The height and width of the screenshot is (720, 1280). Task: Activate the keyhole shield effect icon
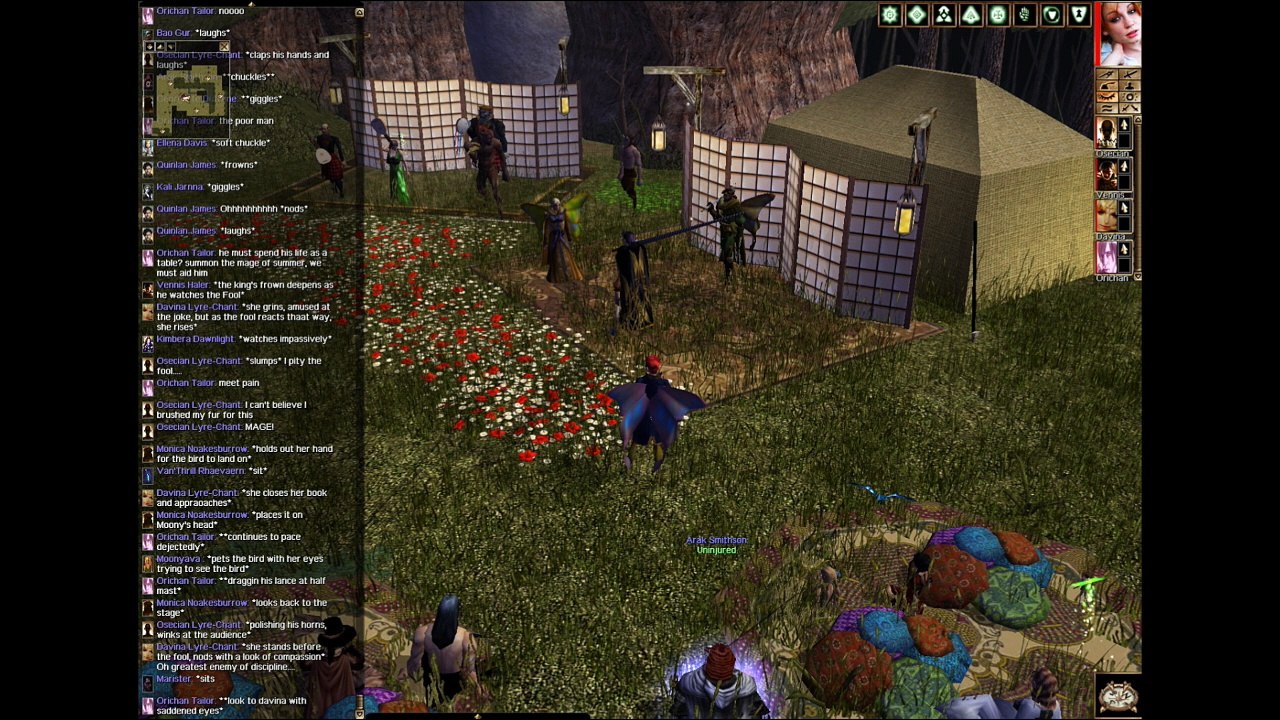click(1078, 14)
